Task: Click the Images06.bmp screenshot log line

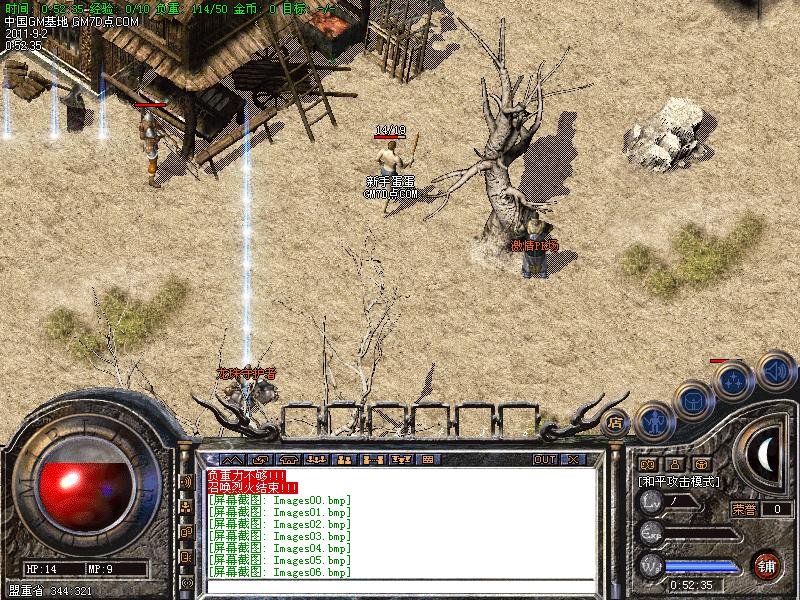Action: point(280,572)
